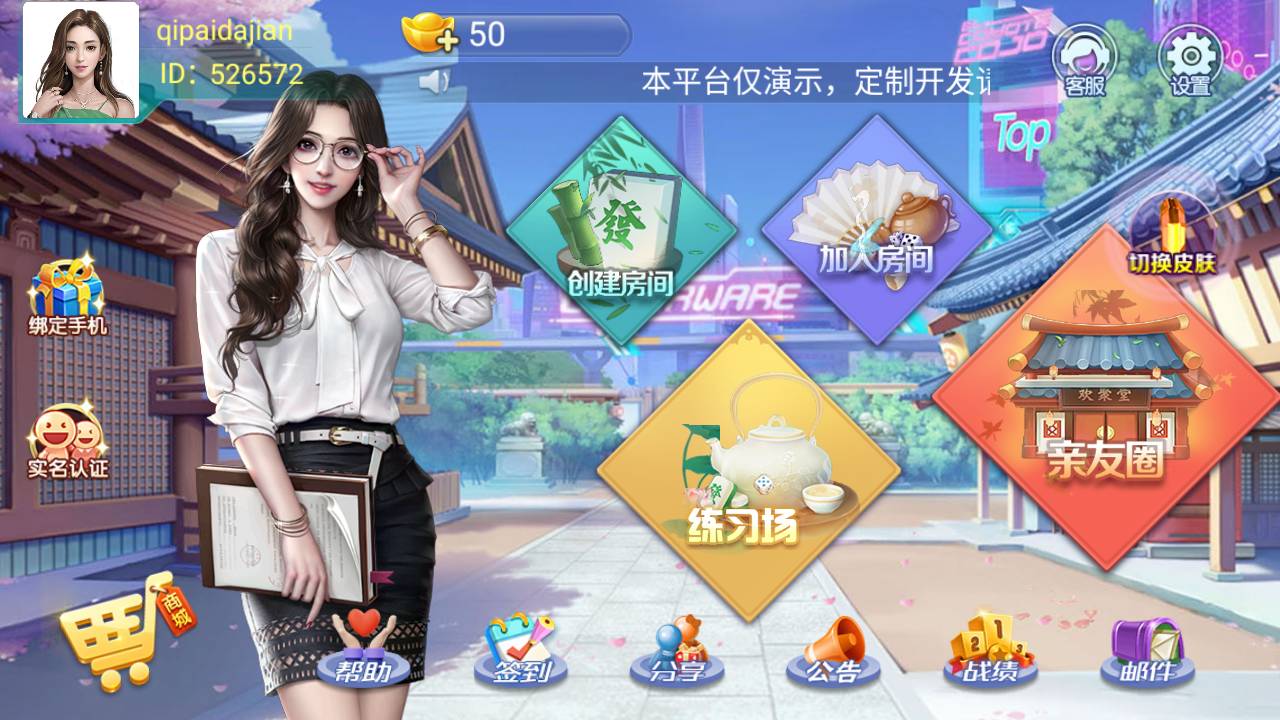Viewport: 1280px width, 720px height.
Task: Show the 公告 announcements
Action: pyautogui.click(x=833, y=650)
